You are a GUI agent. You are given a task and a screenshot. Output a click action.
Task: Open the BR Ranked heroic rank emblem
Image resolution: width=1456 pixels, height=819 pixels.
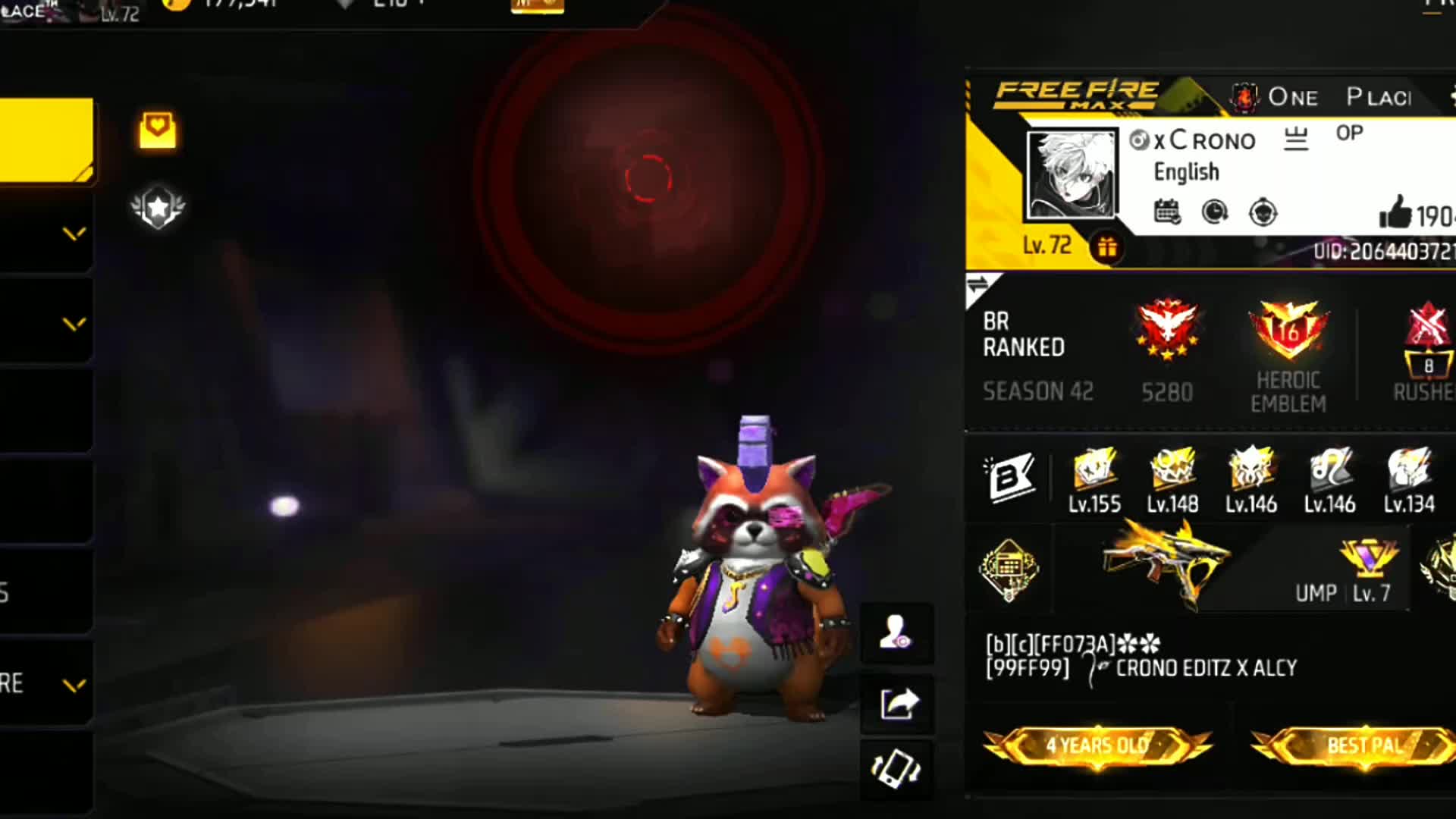[x=1167, y=331]
